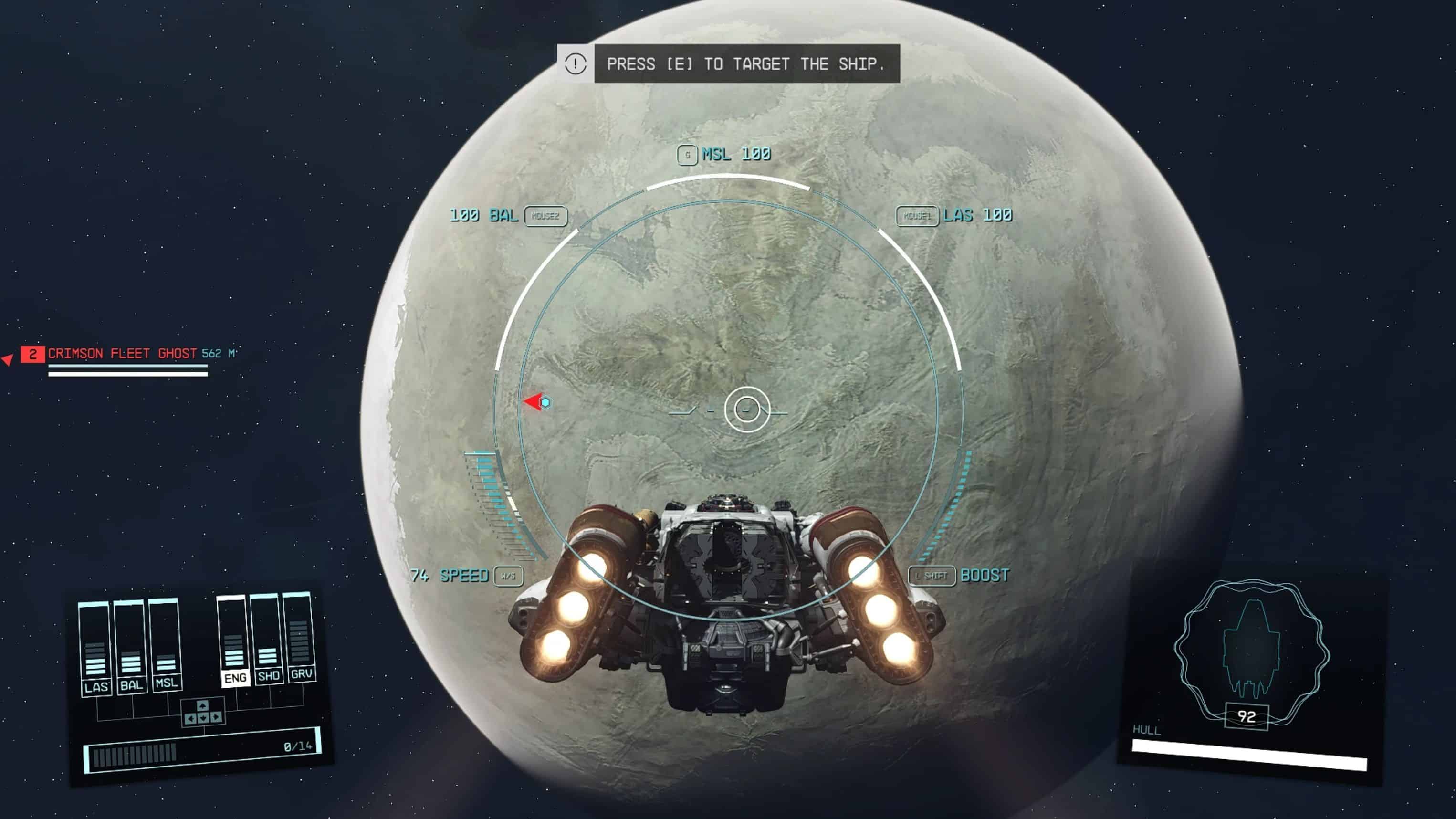Select the LAS power allocation column
This screenshot has width=1456, height=819.
coord(95,649)
